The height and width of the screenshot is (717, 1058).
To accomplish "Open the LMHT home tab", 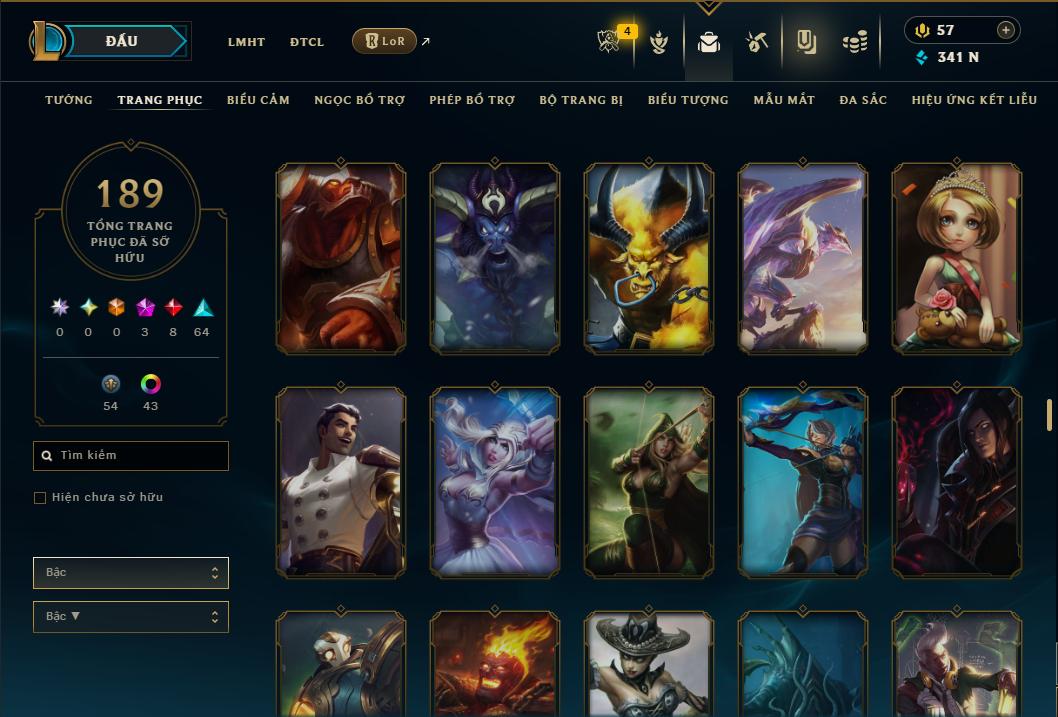I will click(246, 42).
